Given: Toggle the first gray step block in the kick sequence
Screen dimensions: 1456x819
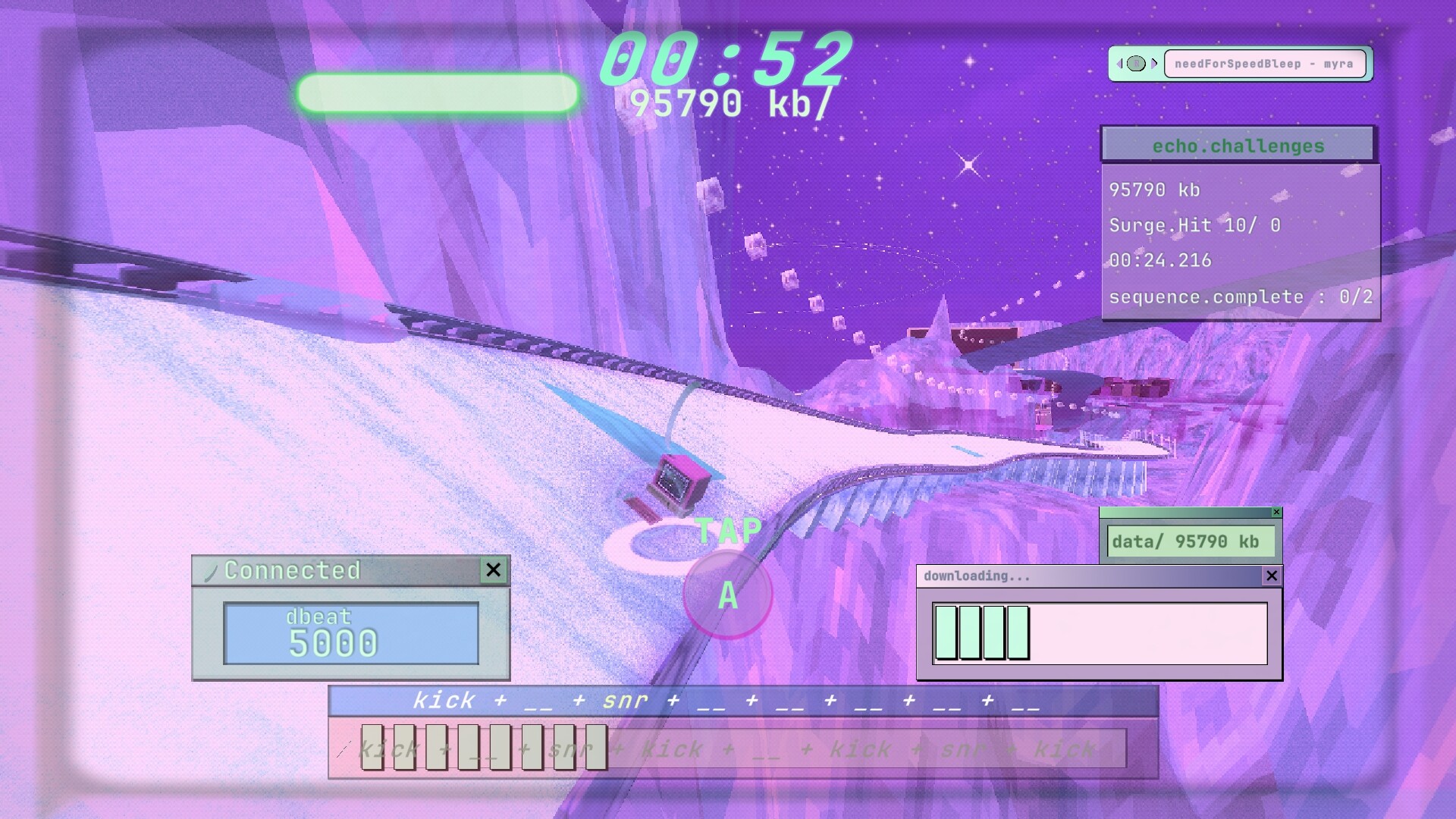Looking at the screenshot, I should coord(373,748).
